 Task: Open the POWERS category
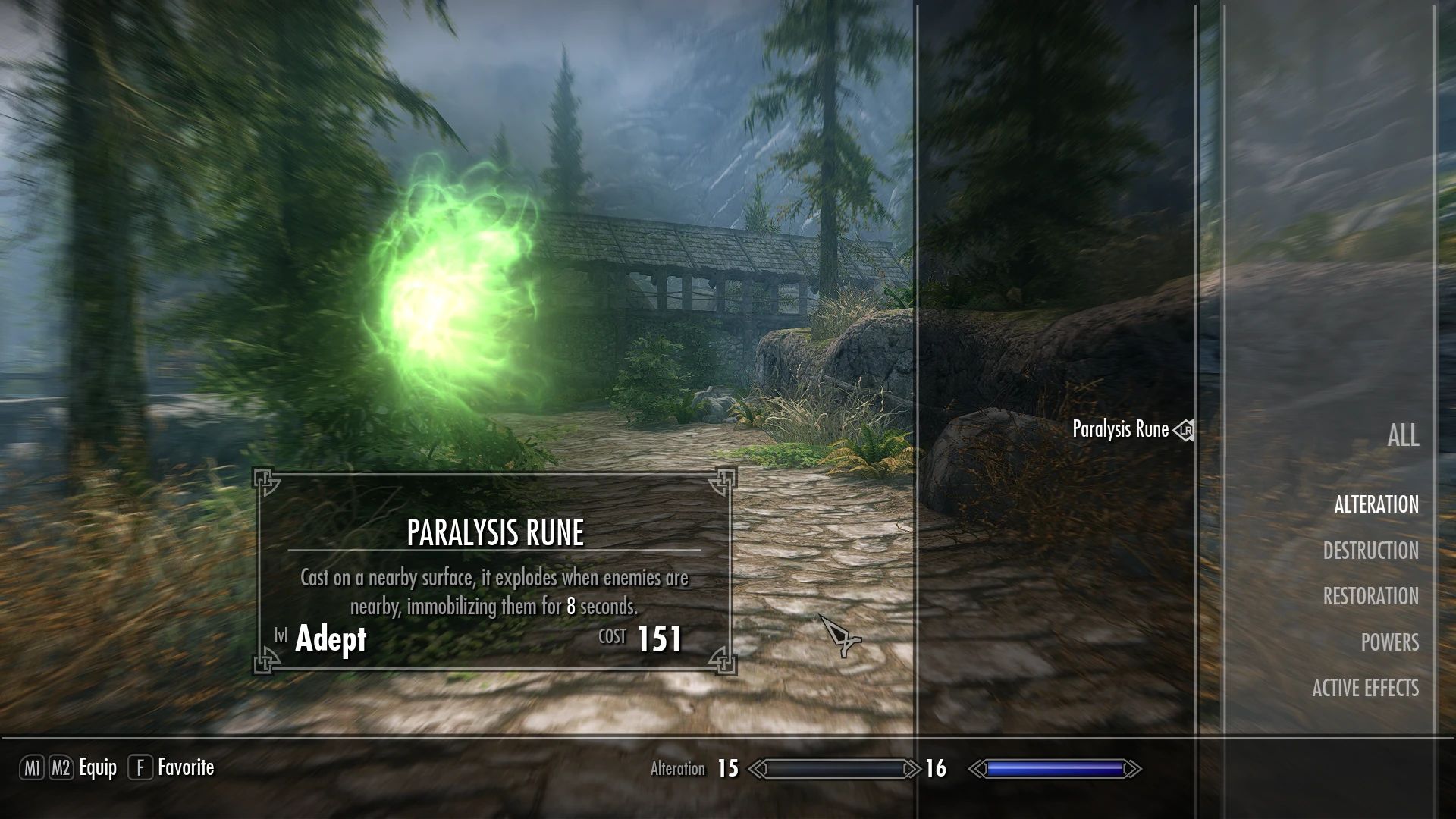(x=1389, y=642)
